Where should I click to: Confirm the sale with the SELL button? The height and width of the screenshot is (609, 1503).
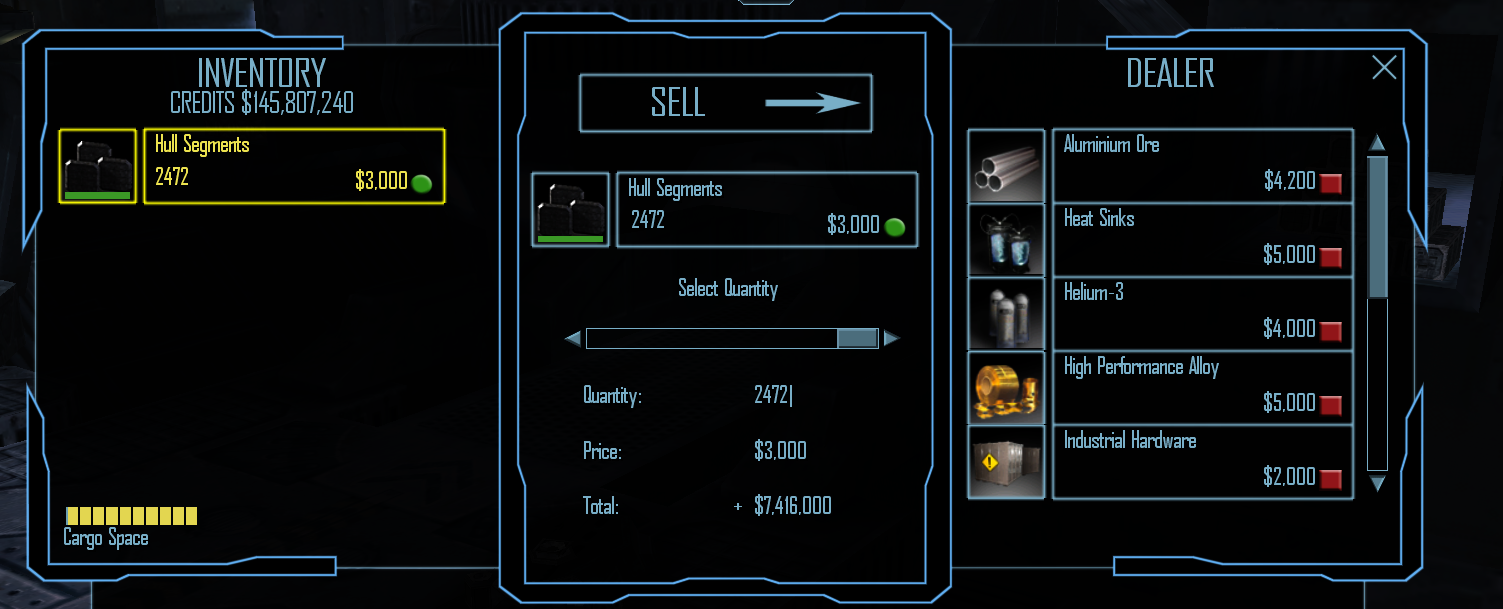tap(725, 103)
